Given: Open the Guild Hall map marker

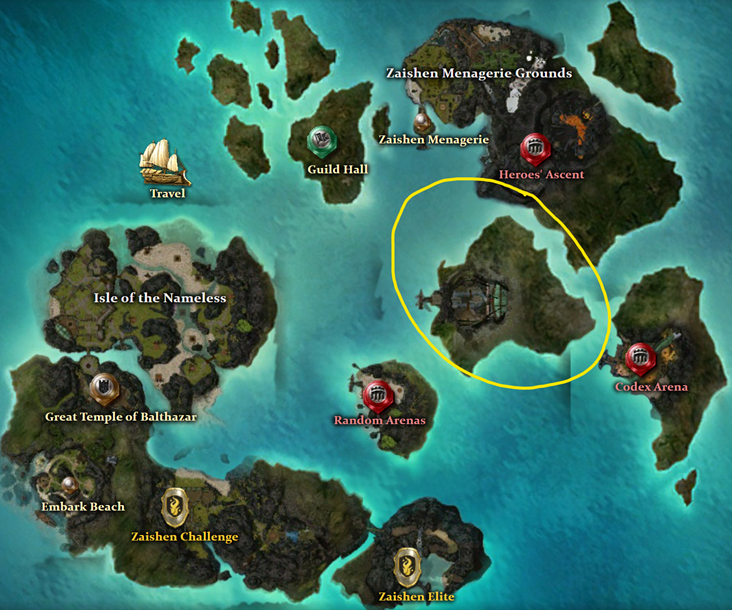Looking at the screenshot, I should click(322, 142).
